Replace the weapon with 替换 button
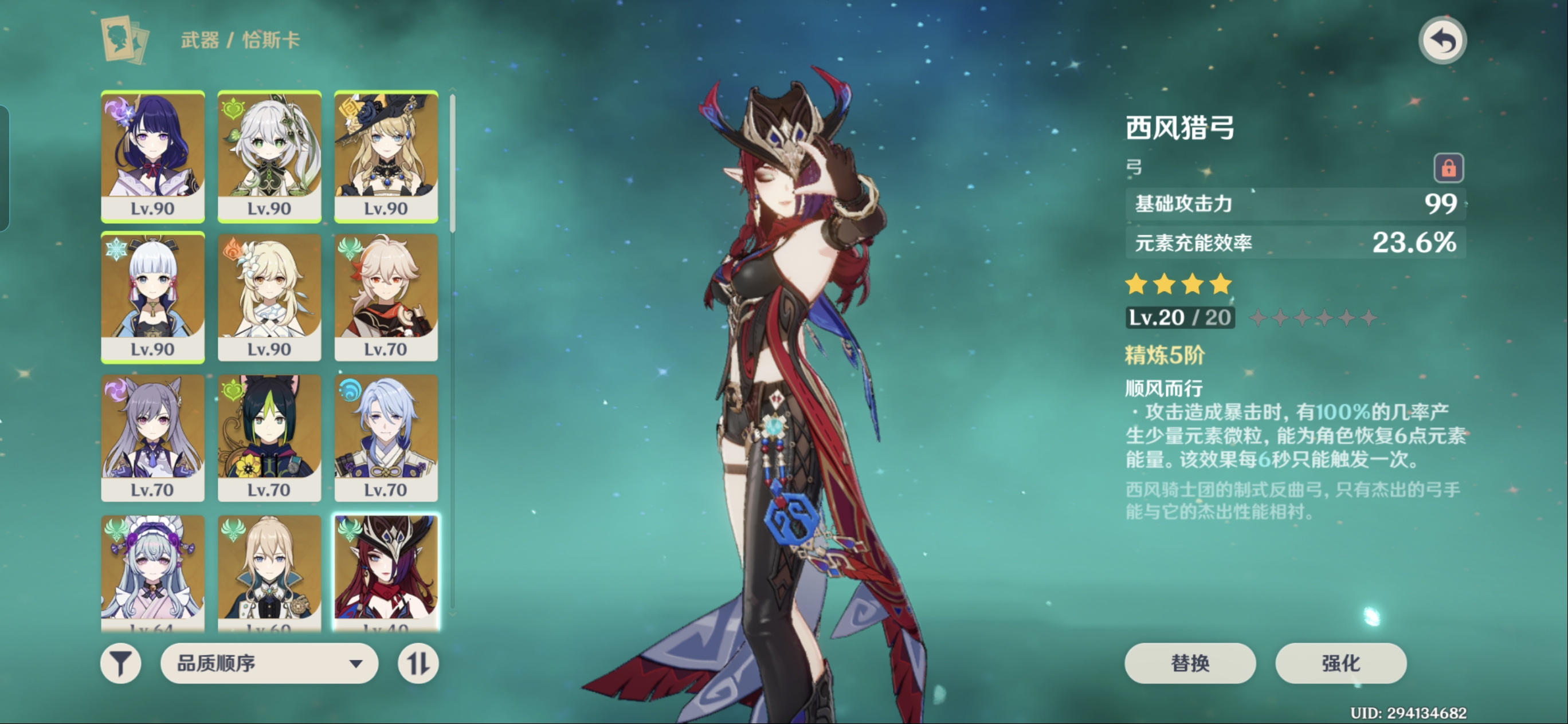 1189,663
